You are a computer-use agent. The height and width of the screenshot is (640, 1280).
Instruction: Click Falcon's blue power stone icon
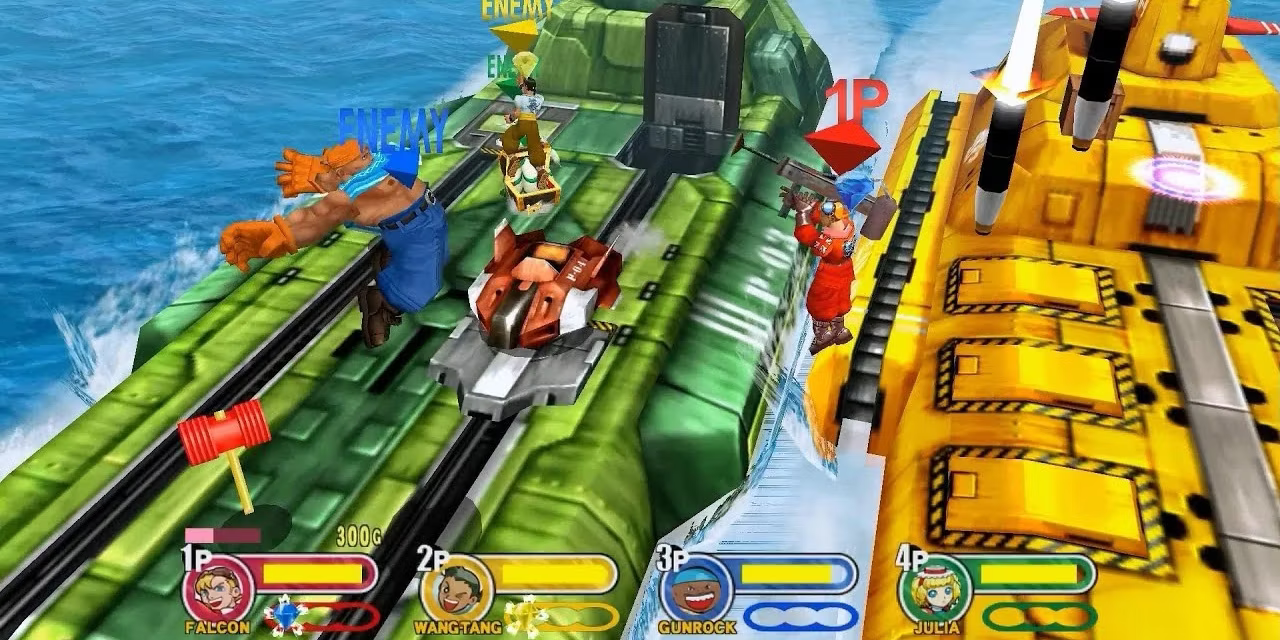point(287,614)
